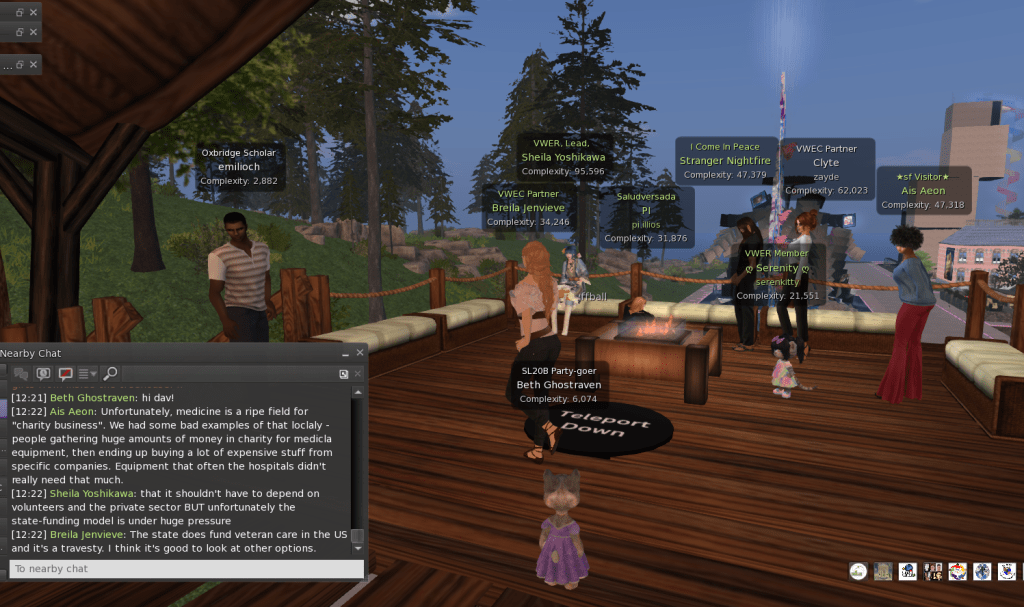The height and width of the screenshot is (607, 1024).
Task: Type in the 'To nearby chat' input field
Action: (185, 569)
